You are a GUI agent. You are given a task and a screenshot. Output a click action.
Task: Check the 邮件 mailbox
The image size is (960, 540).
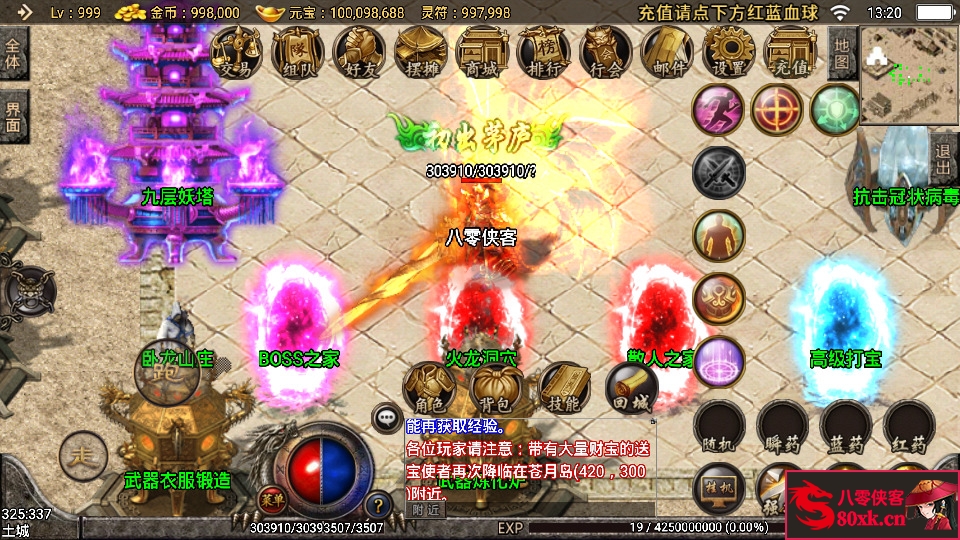click(668, 51)
